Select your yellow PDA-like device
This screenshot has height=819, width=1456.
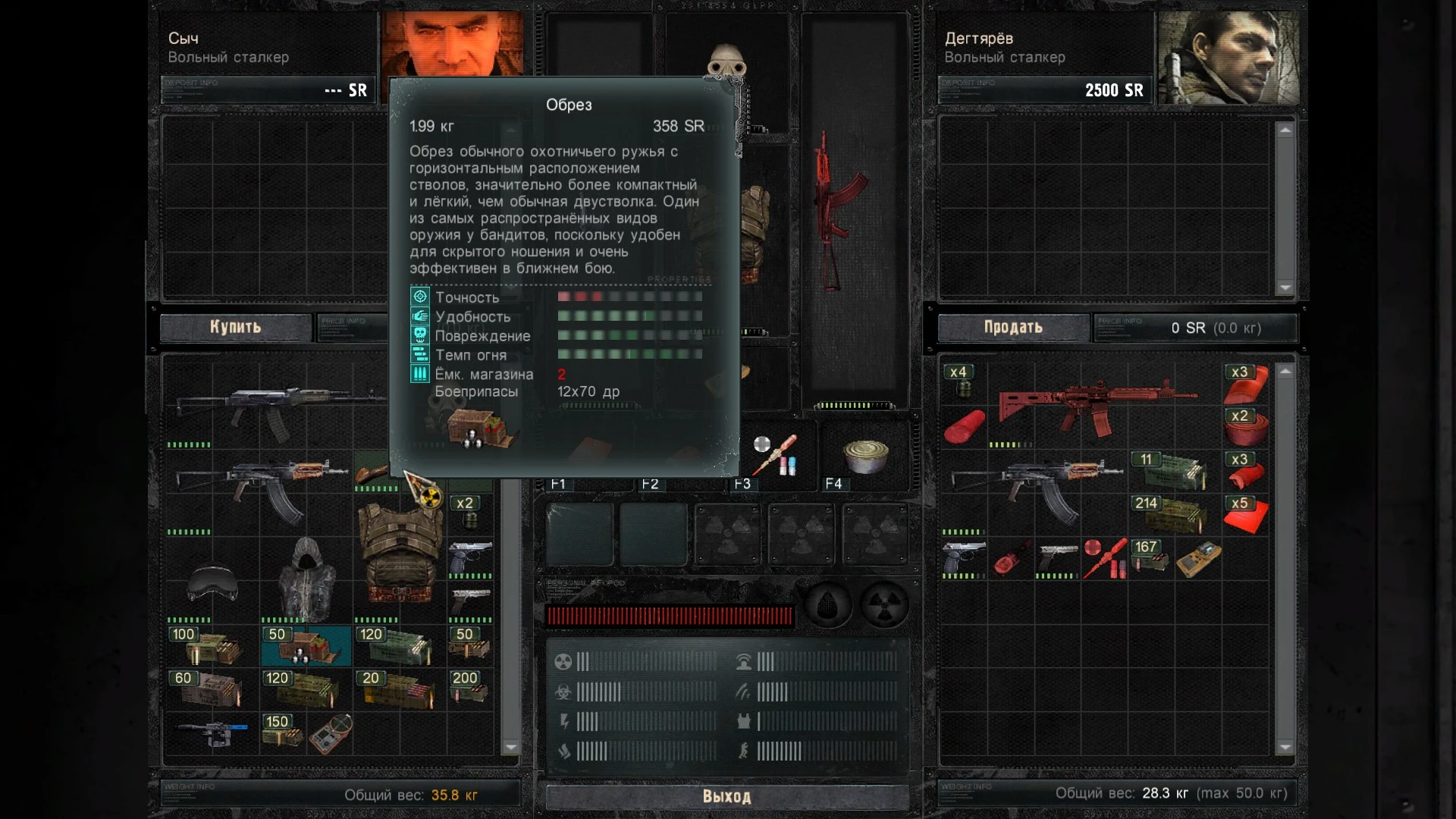coord(1198,560)
